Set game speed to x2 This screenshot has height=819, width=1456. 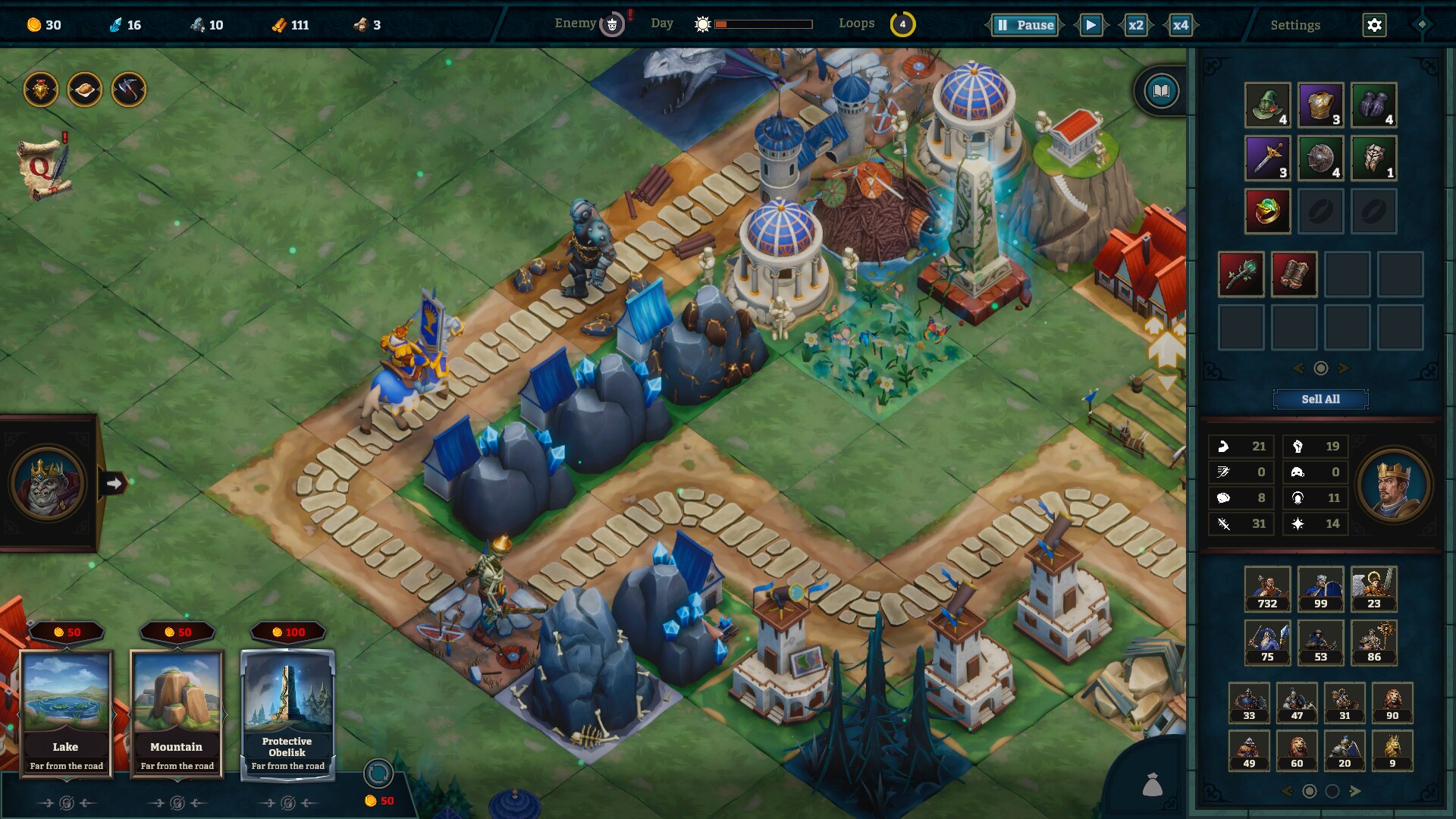tap(1135, 25)
